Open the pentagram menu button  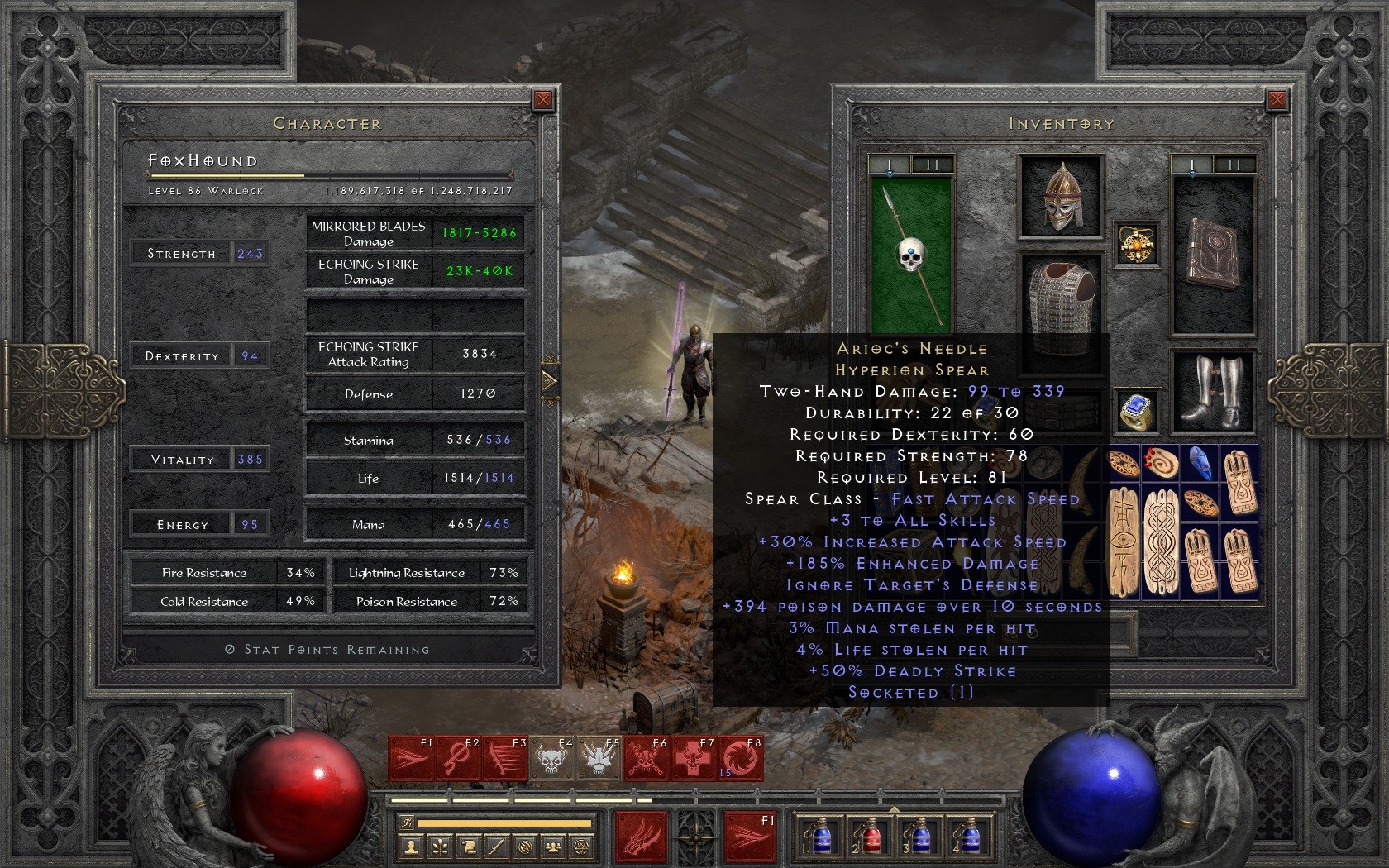[583, 847]
